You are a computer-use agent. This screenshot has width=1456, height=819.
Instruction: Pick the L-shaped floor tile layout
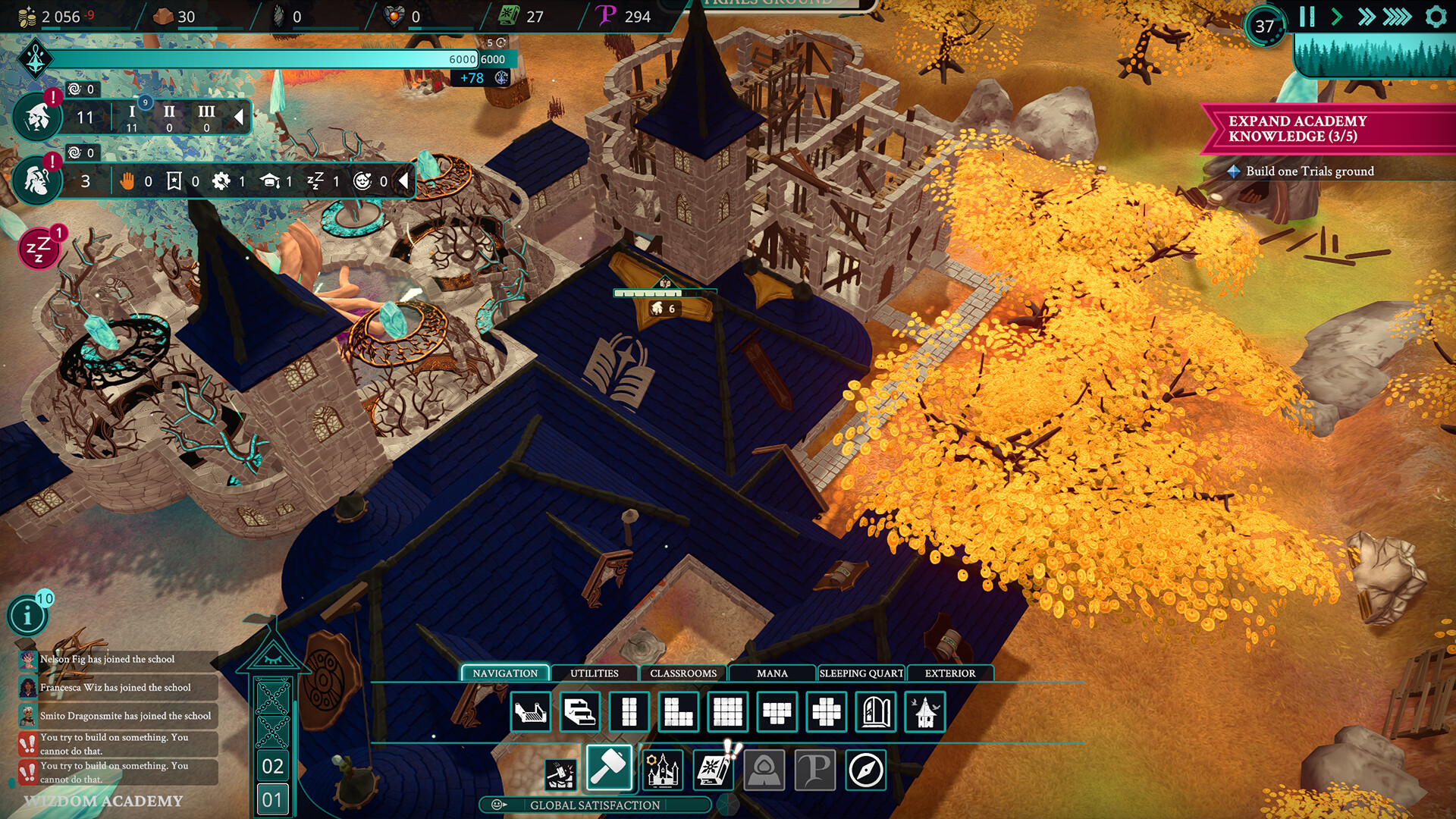click(x=679, y=712)
